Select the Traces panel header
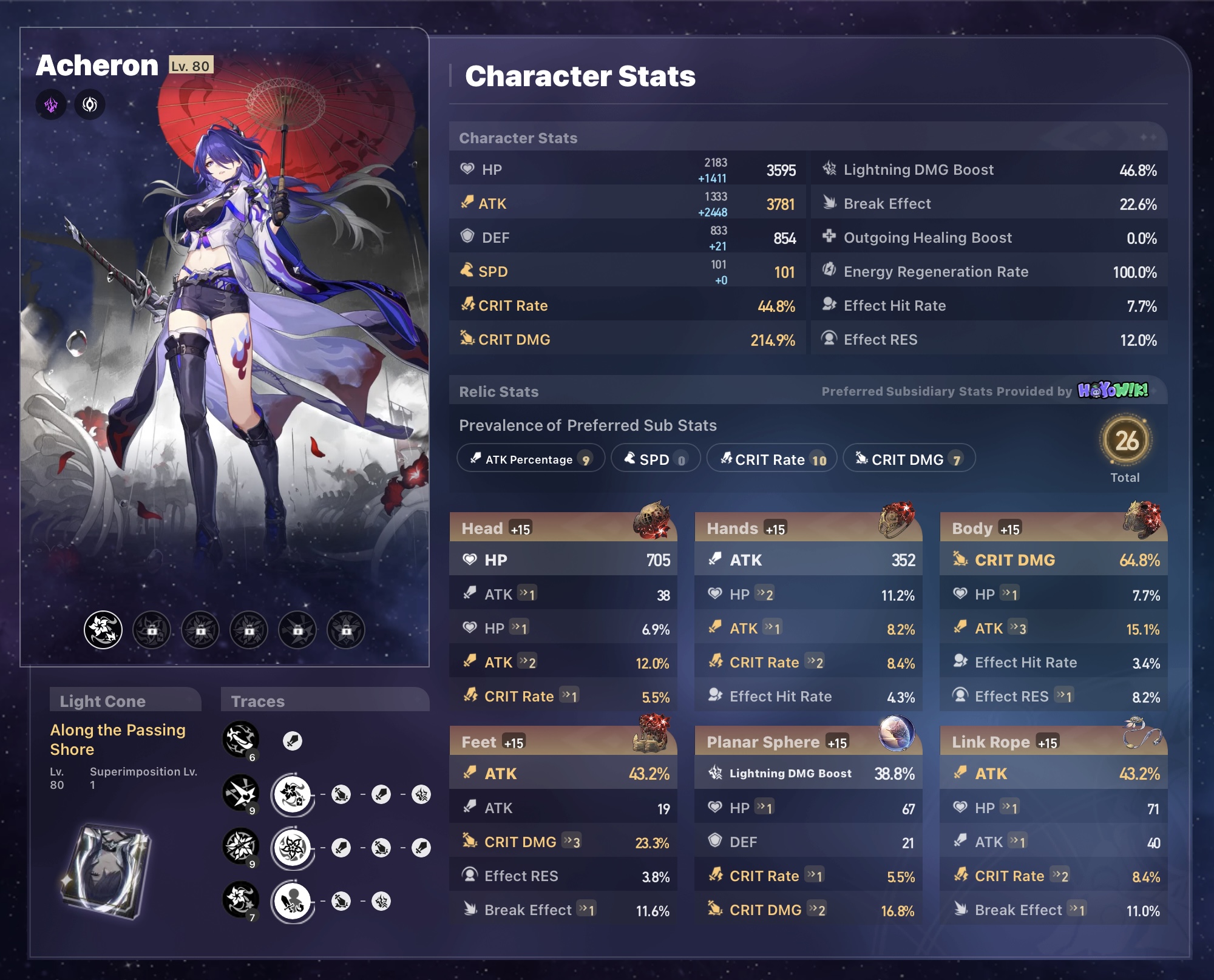This screenshot has height=980, width=1214. [258, 701]
